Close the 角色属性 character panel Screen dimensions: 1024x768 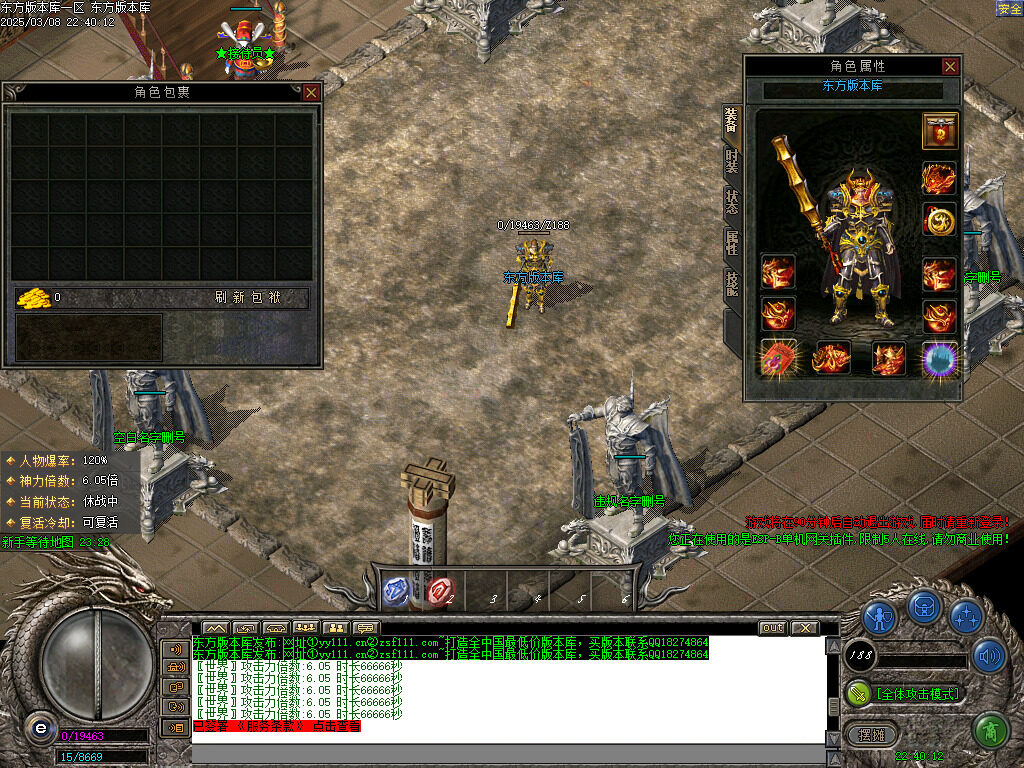click(950, 67)
